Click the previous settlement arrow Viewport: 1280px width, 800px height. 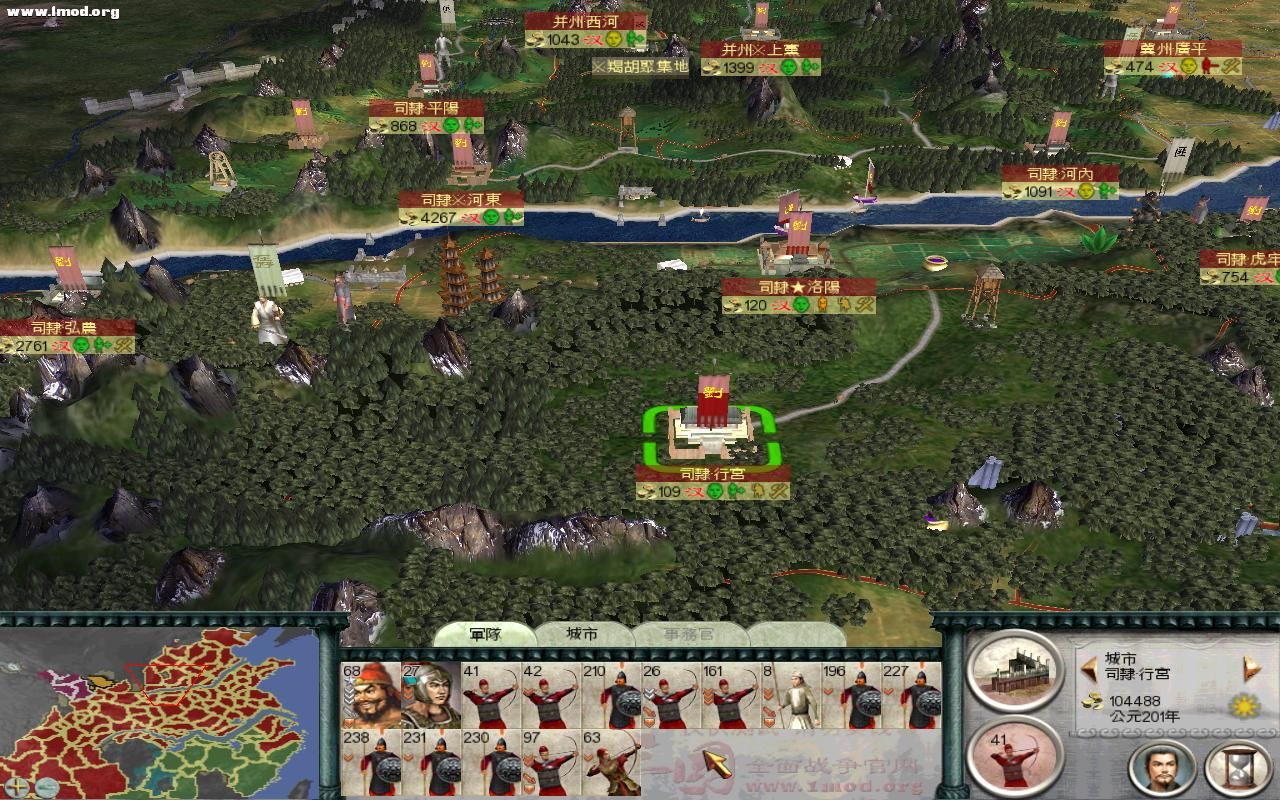(1088, 668)
